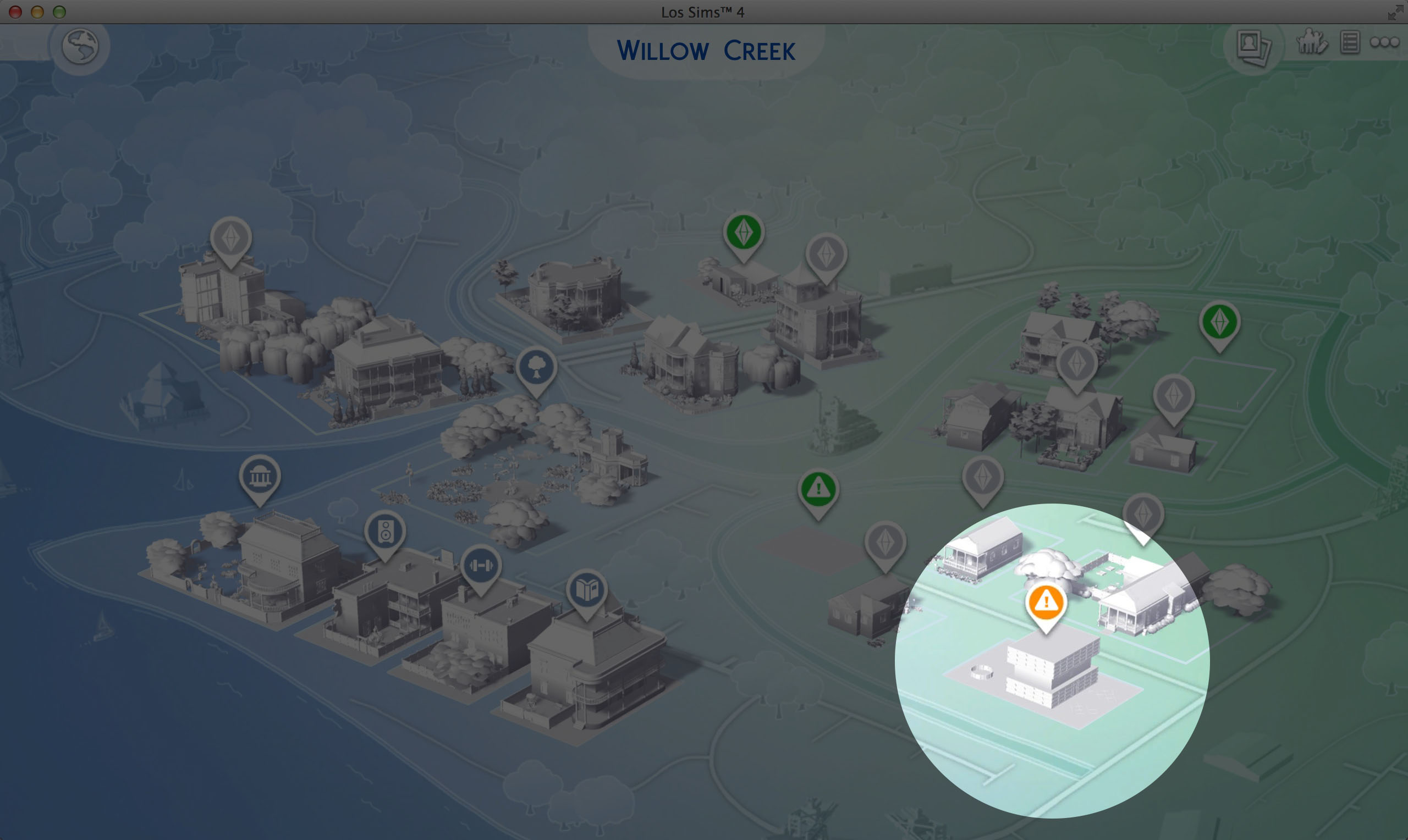Select the library book map pin
The image size is (1408, 840).
point(586,590)
